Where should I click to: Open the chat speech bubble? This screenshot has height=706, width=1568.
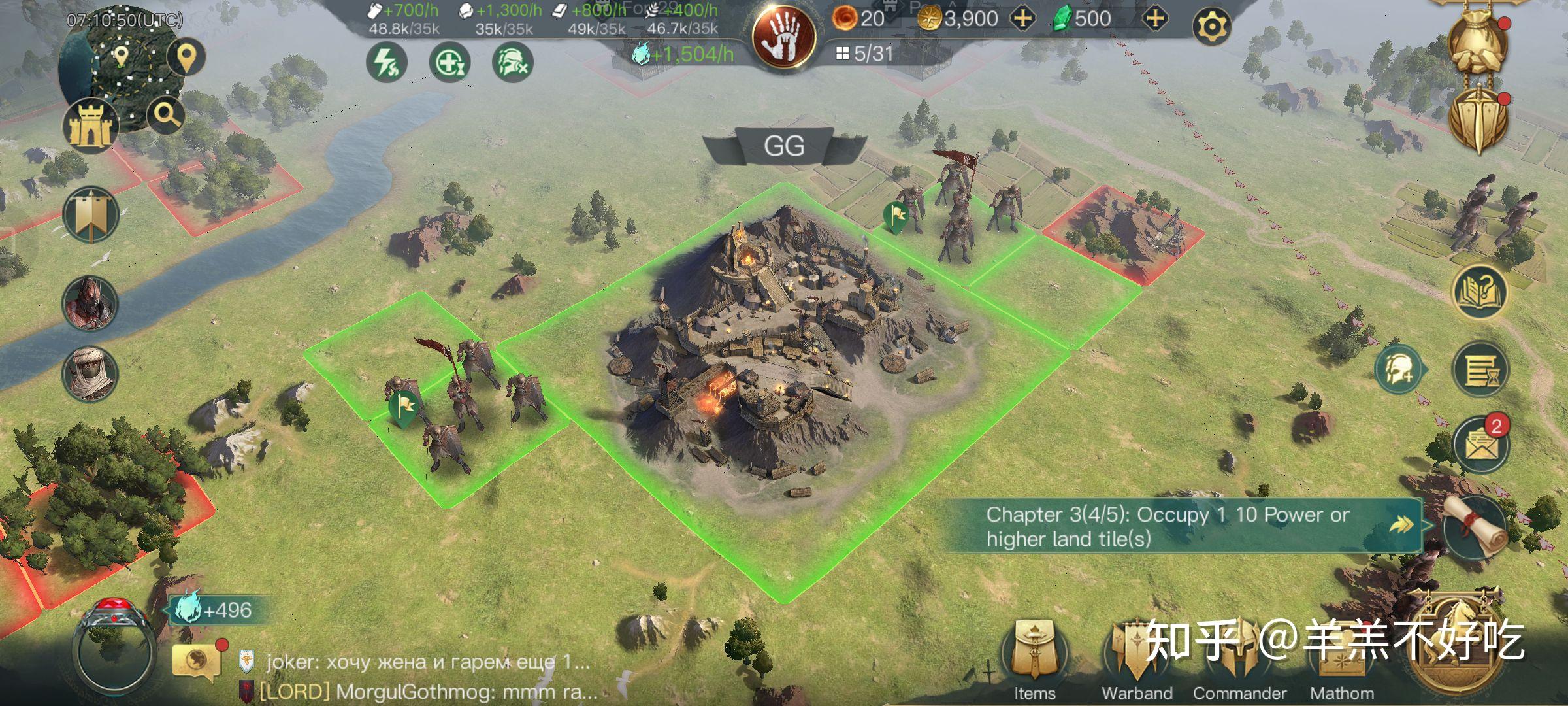(x=195, y=661)
